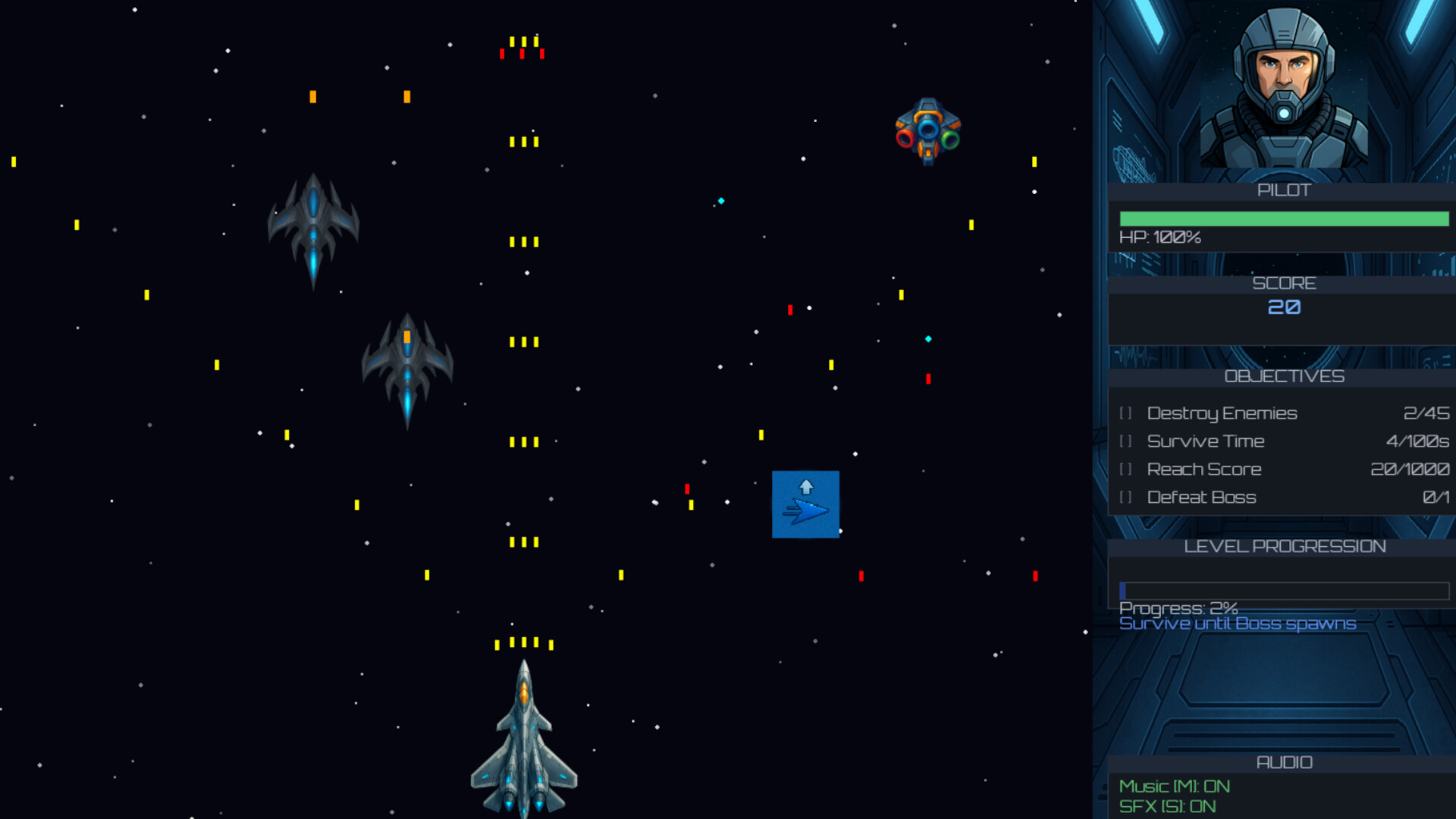Check the Destroy Enemies objective checkbox
The height and width of the screenshot is (819, 1456).
[1125, 413]
